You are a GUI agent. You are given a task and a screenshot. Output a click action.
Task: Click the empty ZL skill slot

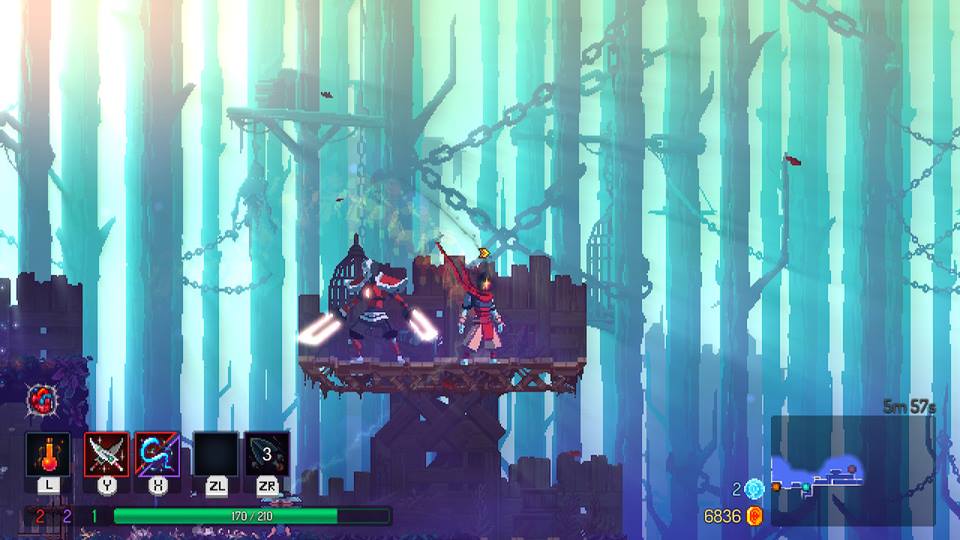point(216,454)
